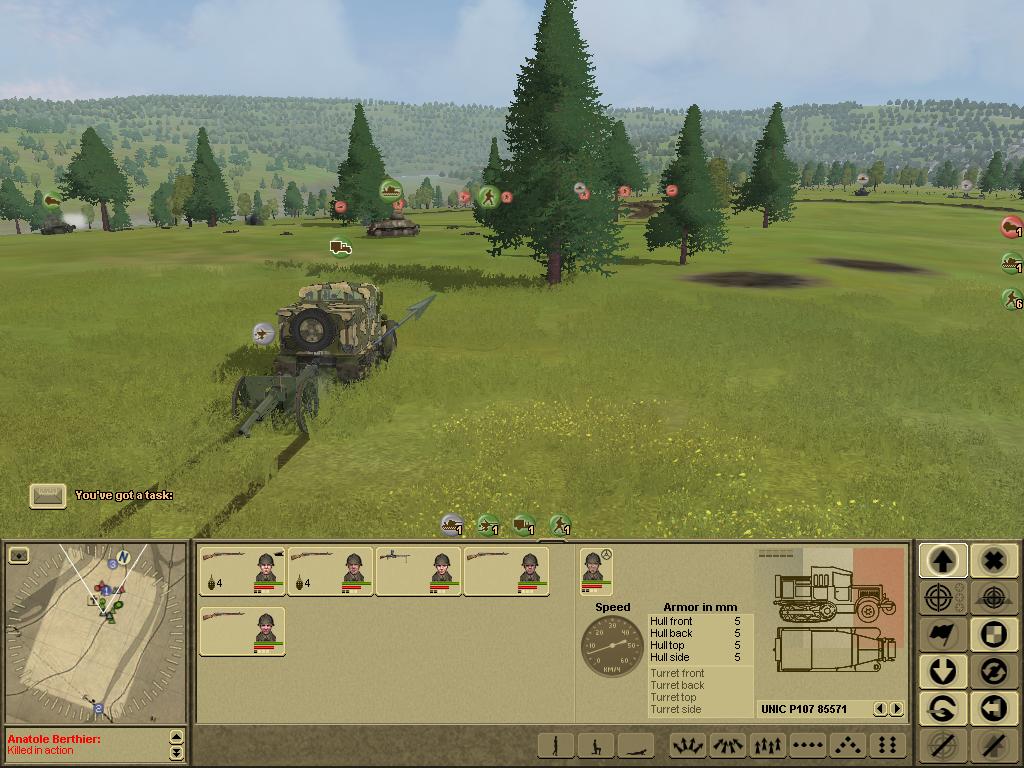The height and width of the screenshot is (768, 1024).
Task: Cancel orders with the X button
Action: point(992,561)
